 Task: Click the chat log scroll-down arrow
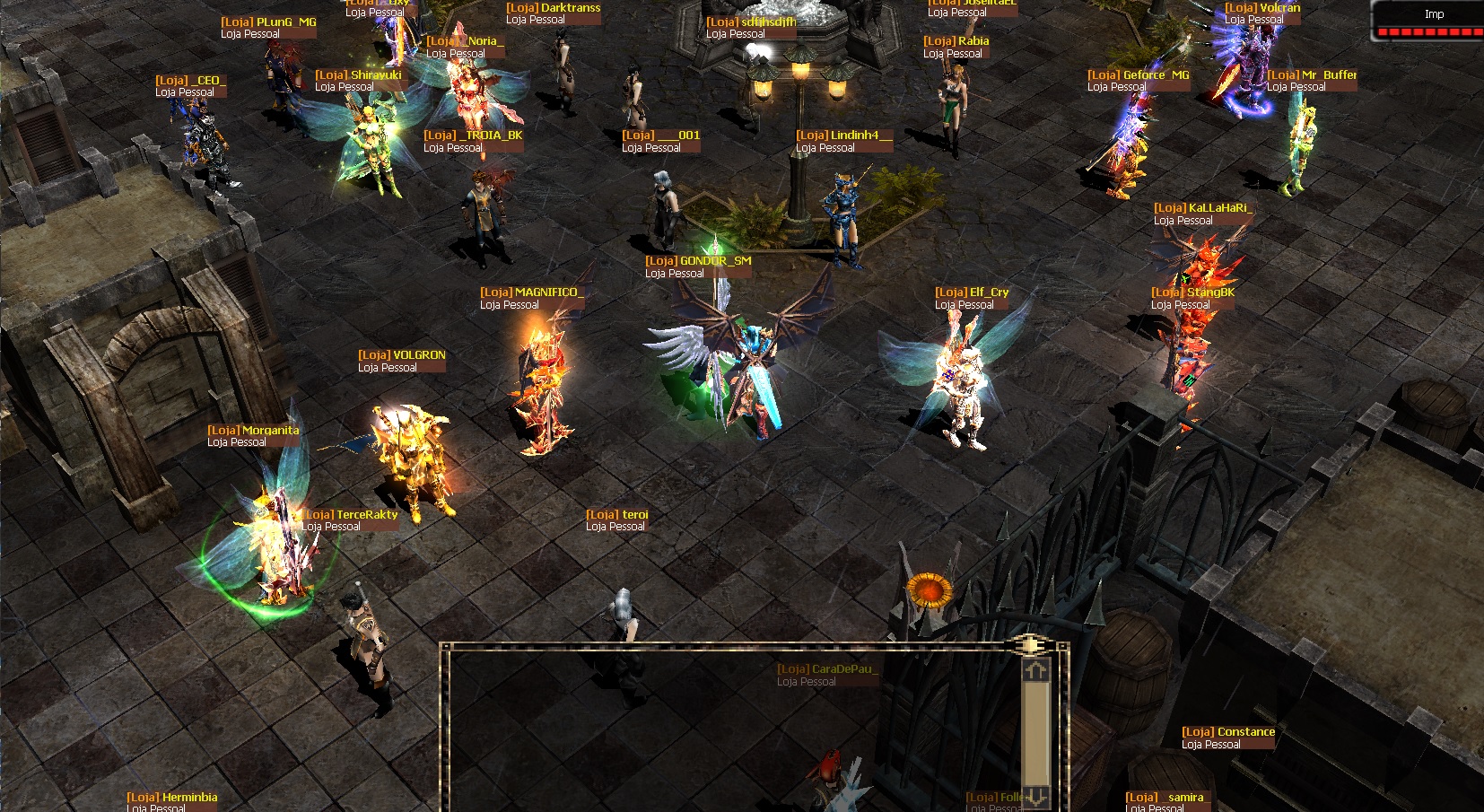(1035, 796)
